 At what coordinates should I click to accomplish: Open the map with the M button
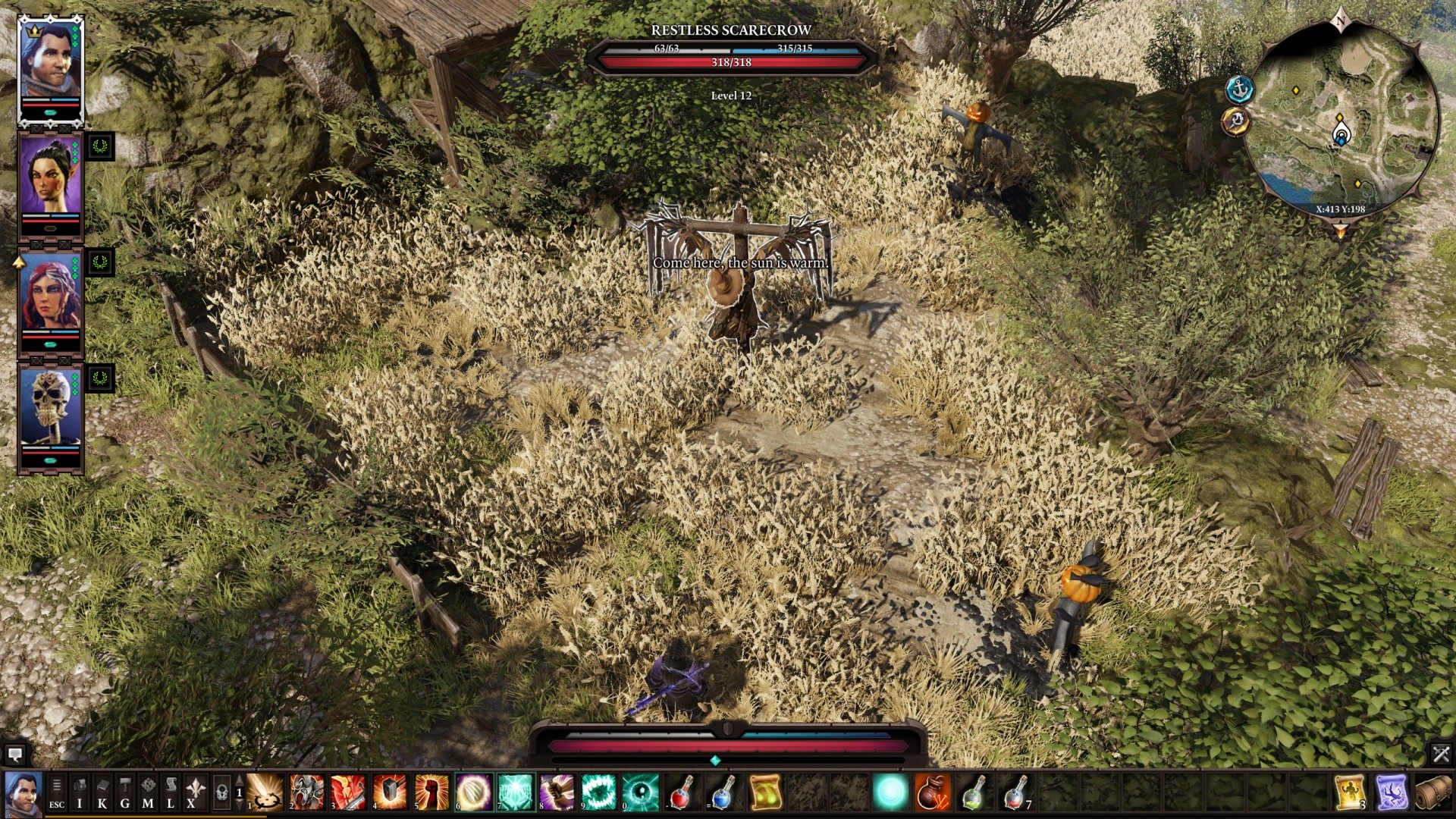coord(148,793)
